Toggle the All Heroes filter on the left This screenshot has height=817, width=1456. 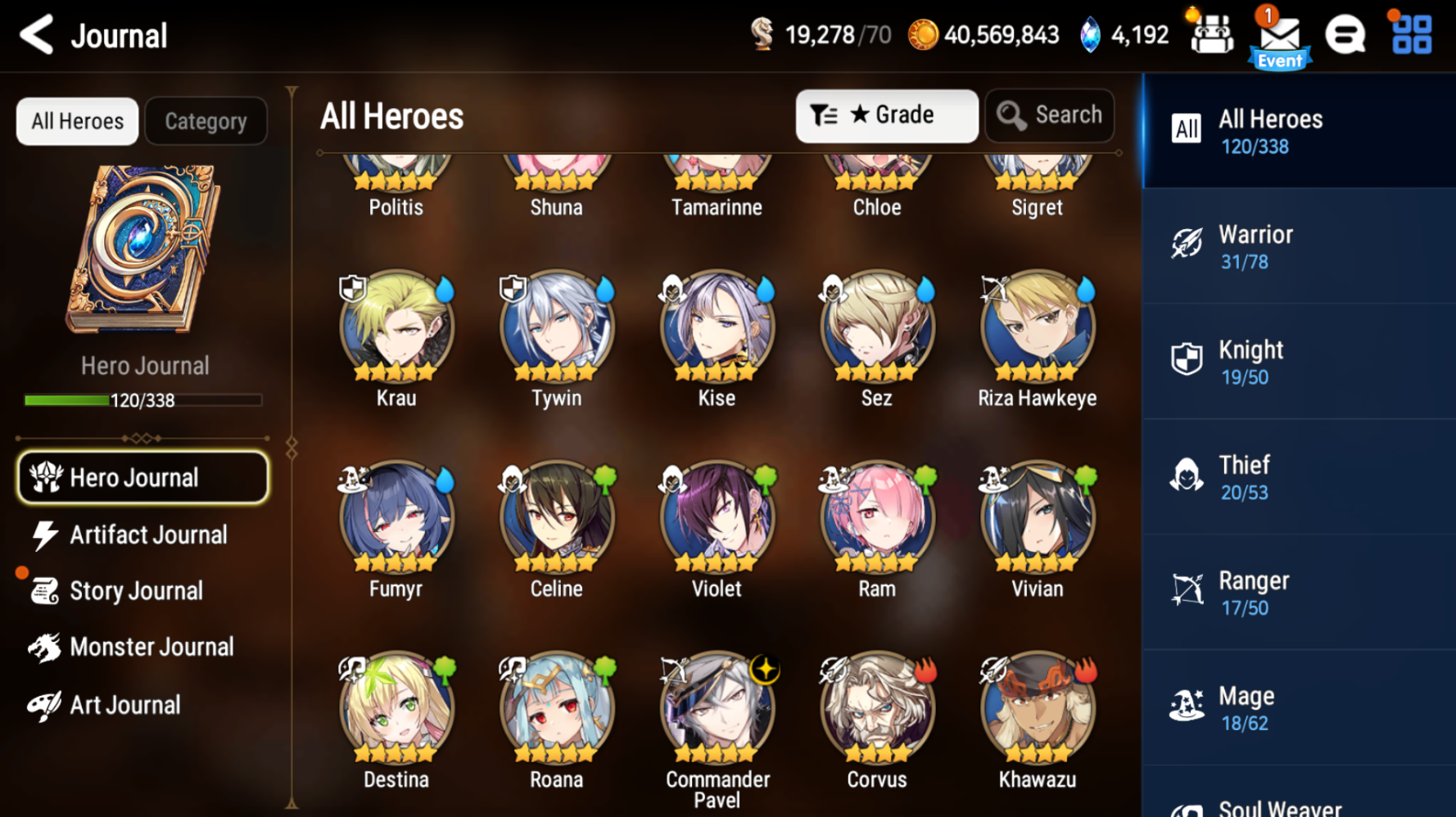coord(76,120)
